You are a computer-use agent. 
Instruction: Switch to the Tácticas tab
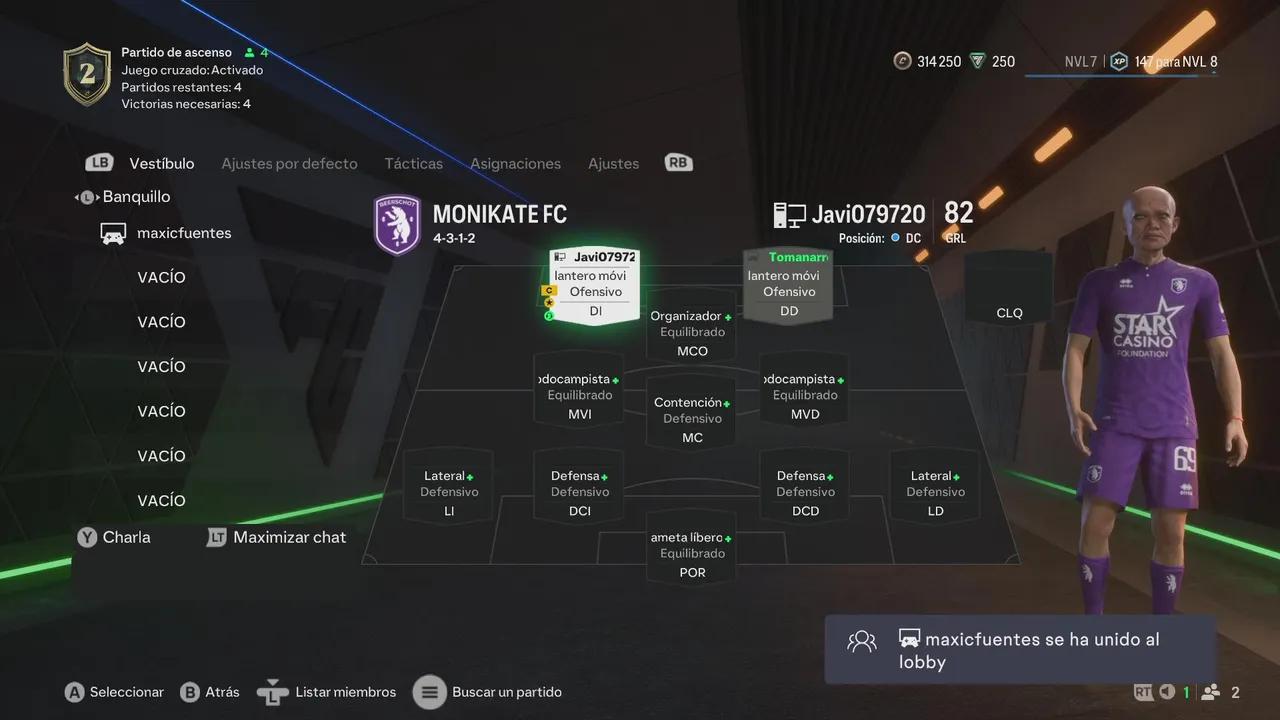[x=413, y=163]
